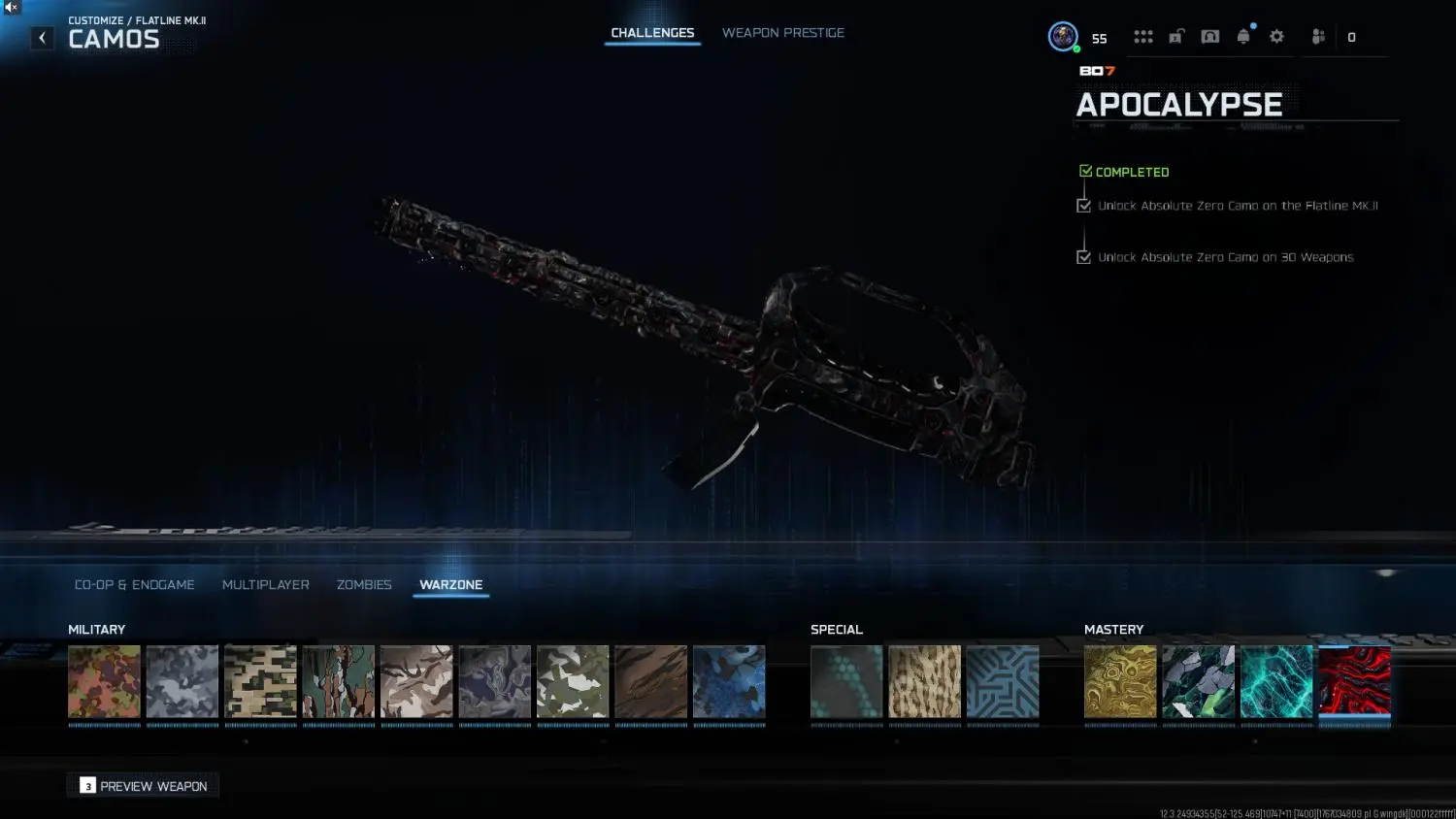
Task: Open the Multiplayer camo category
Action: pos(266,584)
